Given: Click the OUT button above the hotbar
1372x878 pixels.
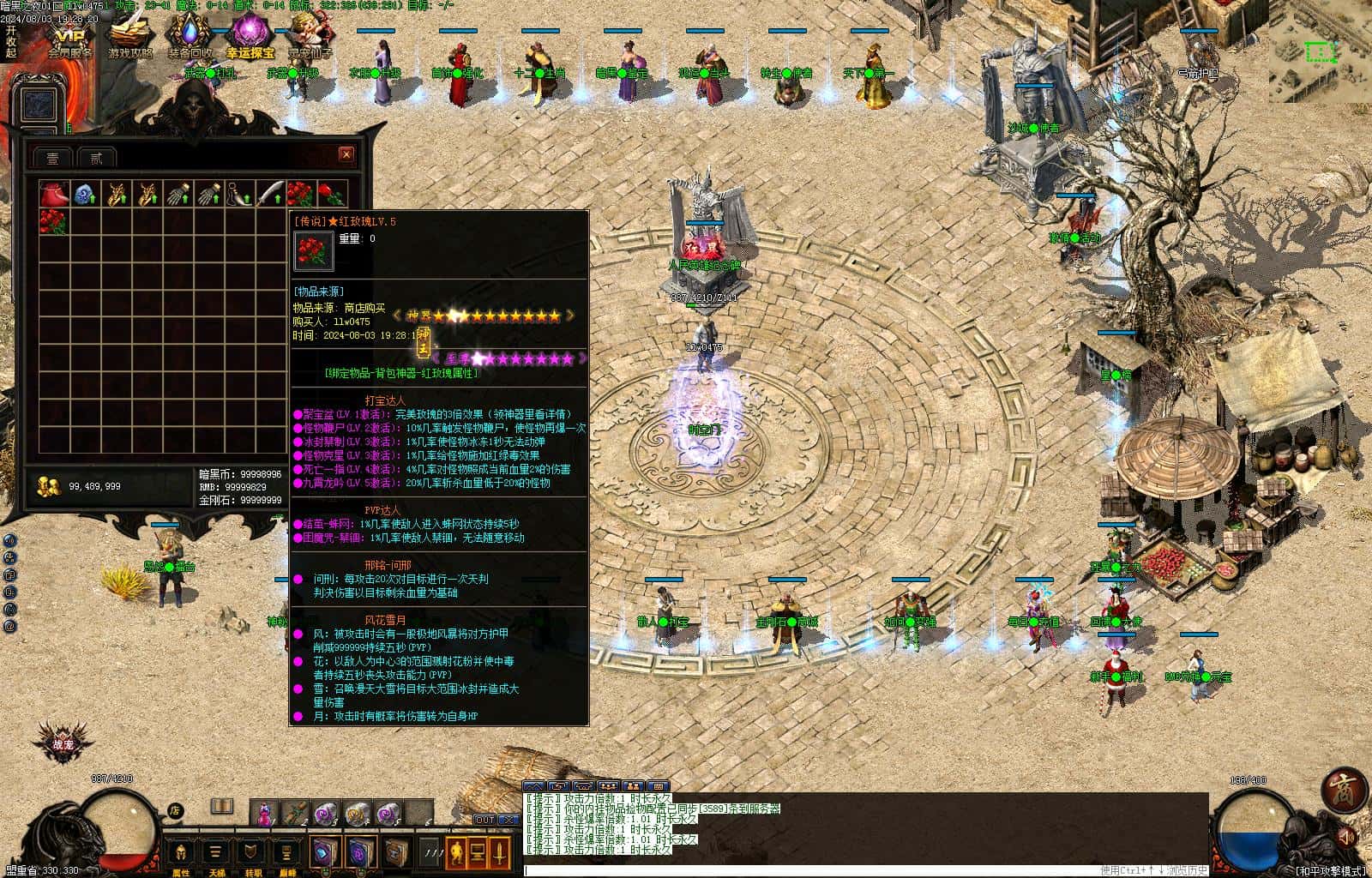Looking at the screenshot, I should click(484, 820).
